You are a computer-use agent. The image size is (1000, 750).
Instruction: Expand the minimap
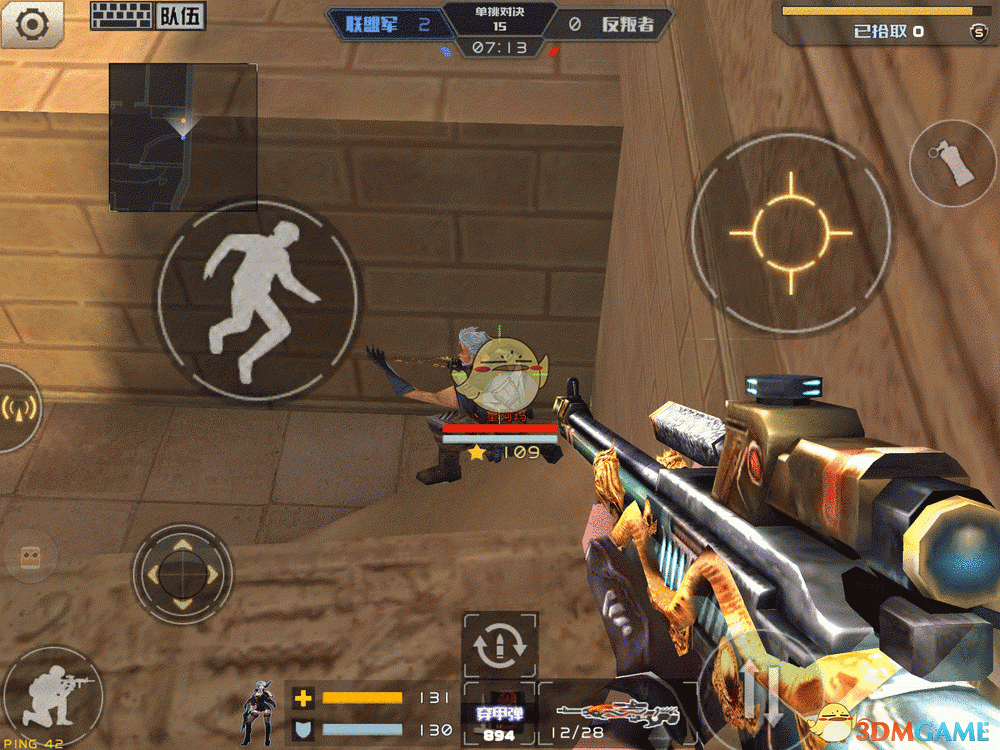pos(183,137)
